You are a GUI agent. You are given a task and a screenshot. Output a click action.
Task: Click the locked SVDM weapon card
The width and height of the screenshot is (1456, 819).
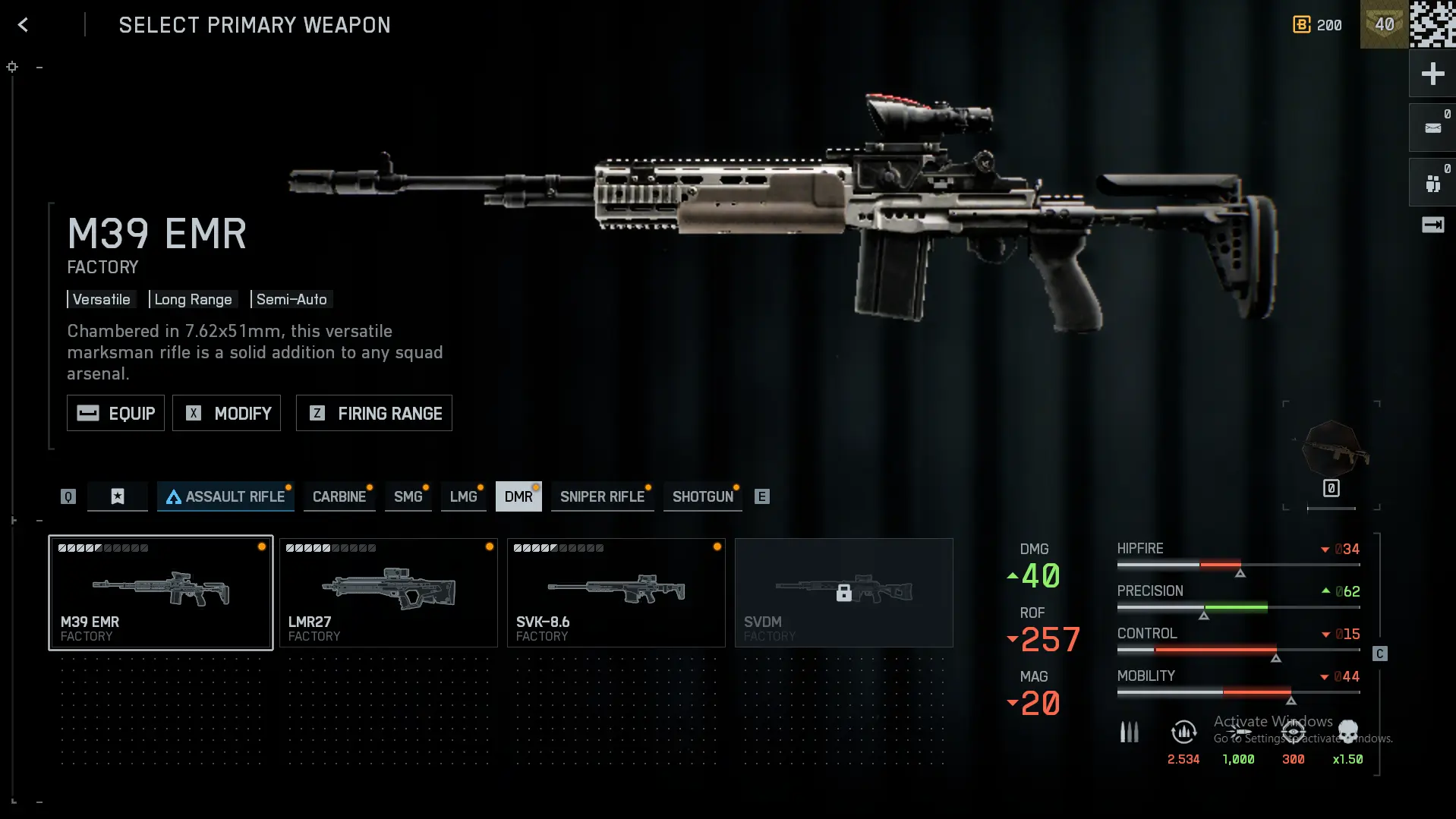844,593
